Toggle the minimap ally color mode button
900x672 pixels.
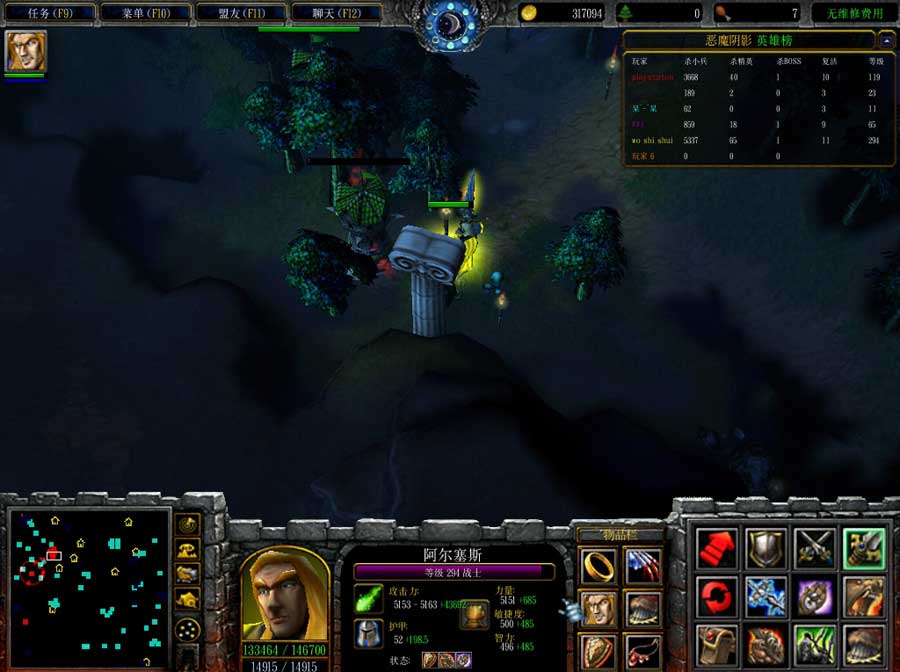[187, 574]
